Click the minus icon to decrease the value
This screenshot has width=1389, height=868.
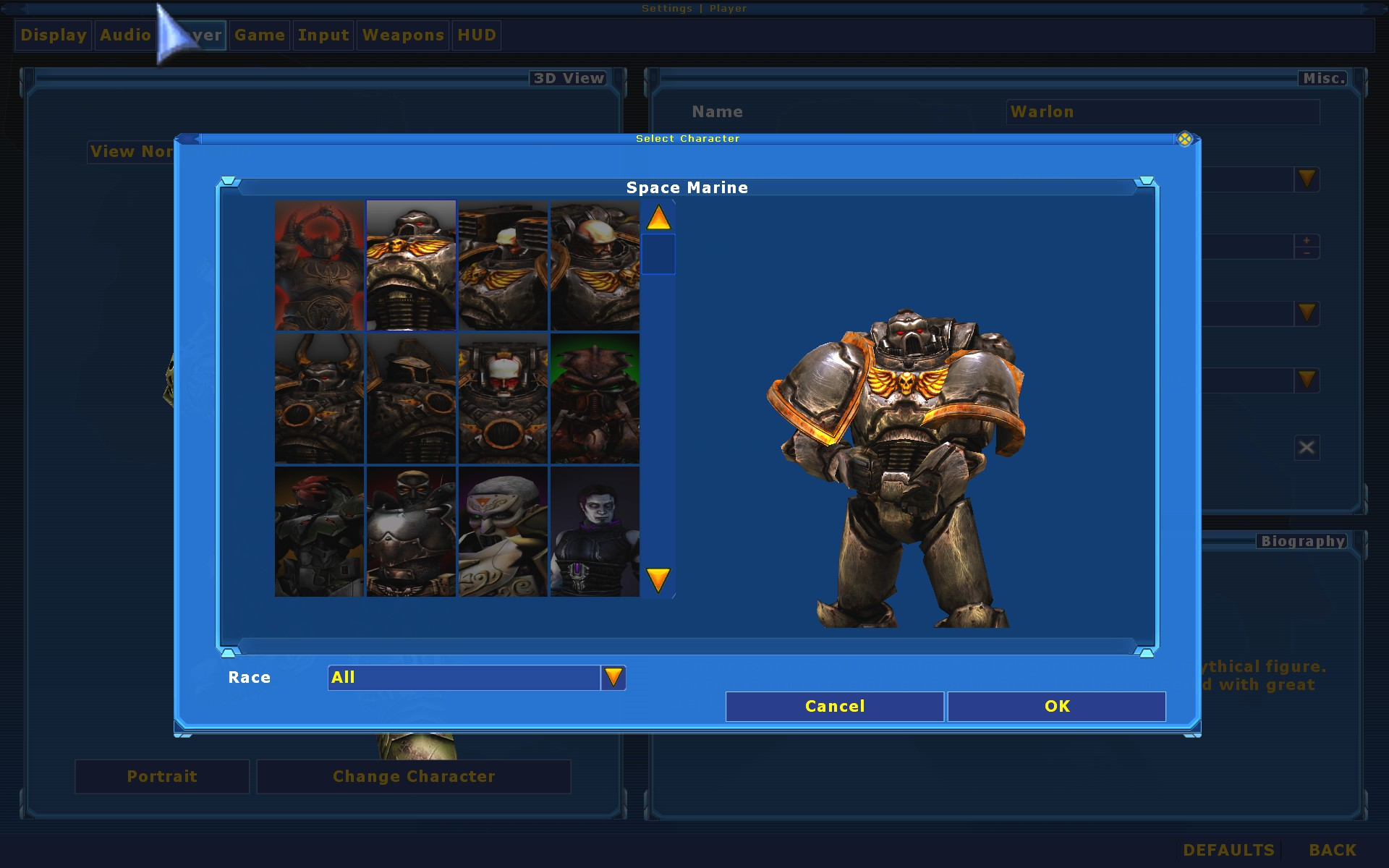[1307, 253]
